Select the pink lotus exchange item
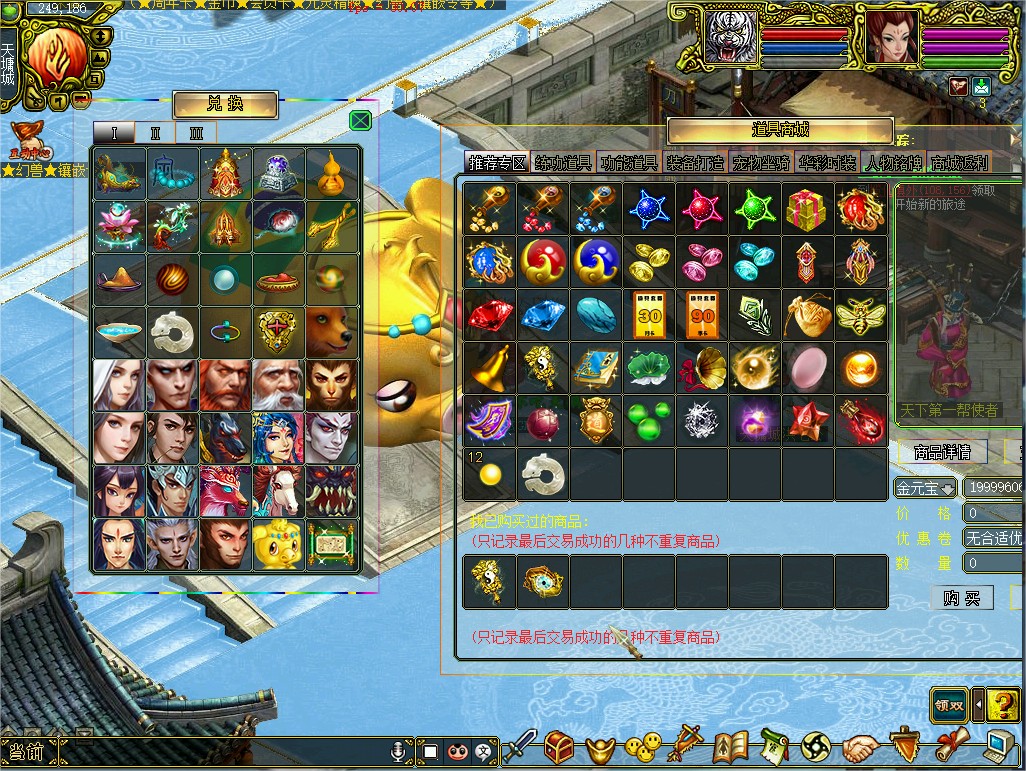Viewport: 1026px width, 771px height. [120, 226]
